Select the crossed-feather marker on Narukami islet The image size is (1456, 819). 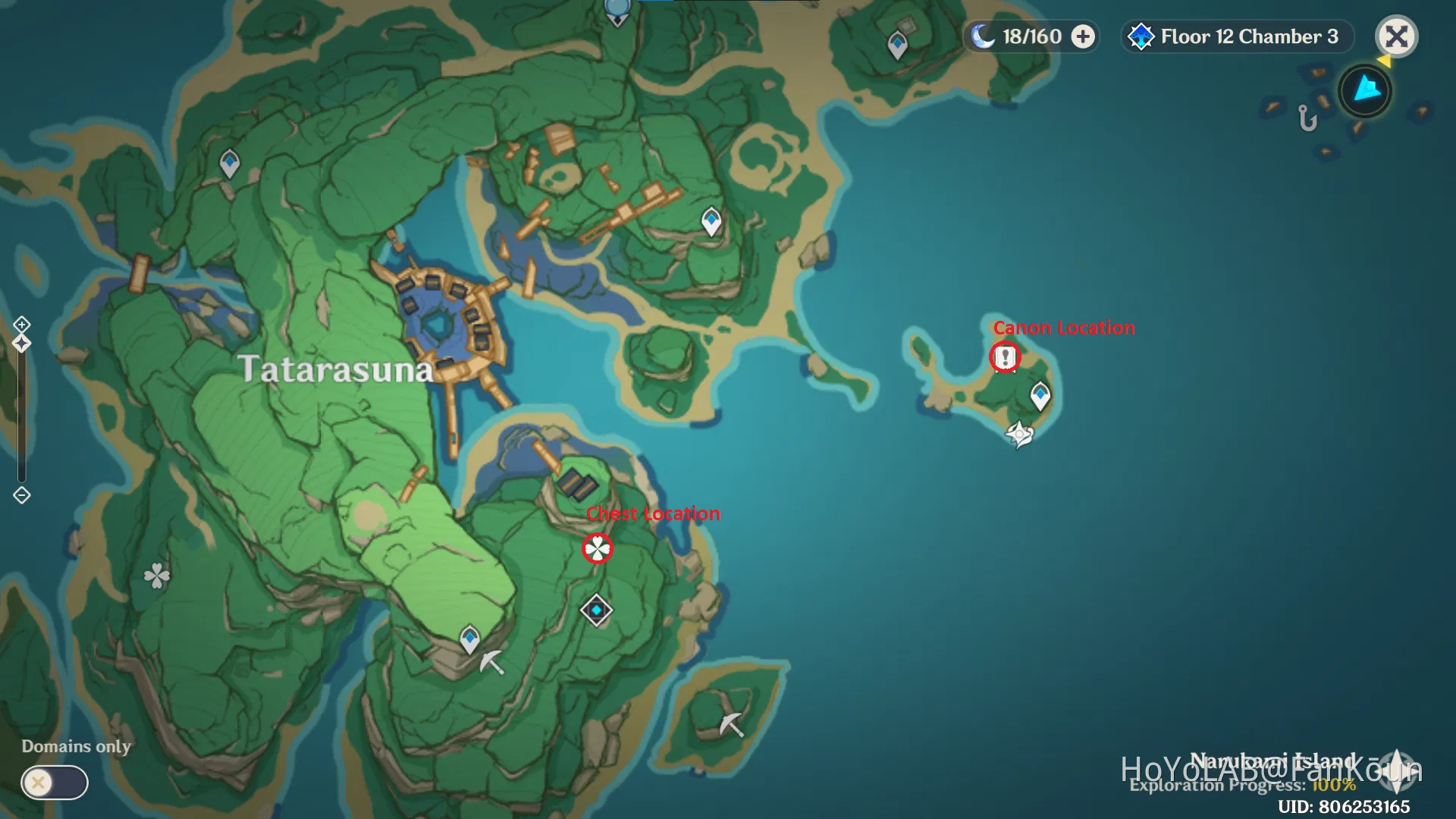pos(1019,434)
